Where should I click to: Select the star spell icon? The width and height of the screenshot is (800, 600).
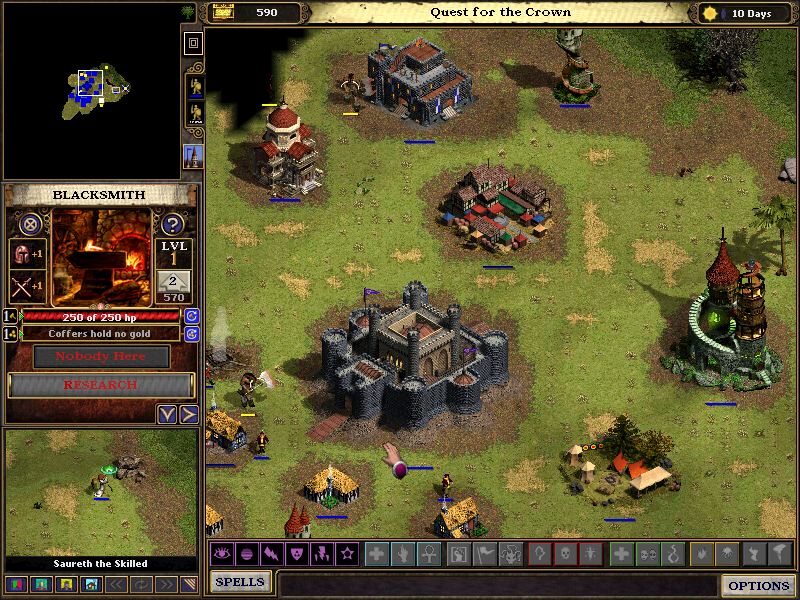click(x=347, y=553)
